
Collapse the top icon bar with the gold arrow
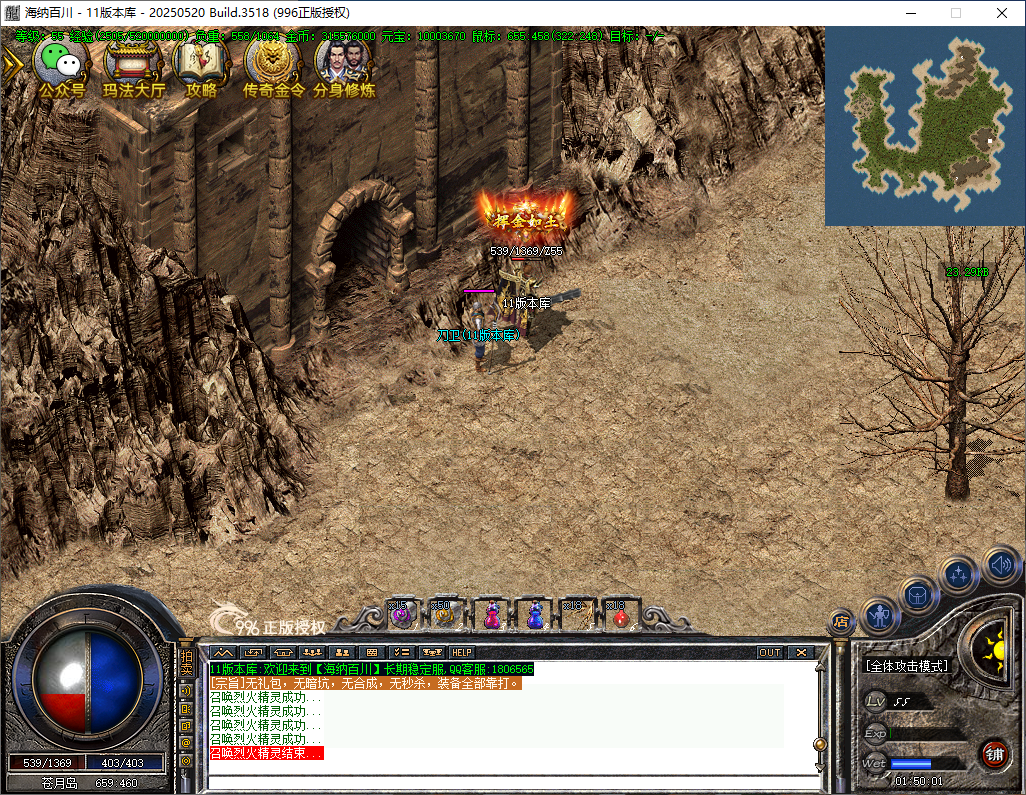tap(12, 63)
